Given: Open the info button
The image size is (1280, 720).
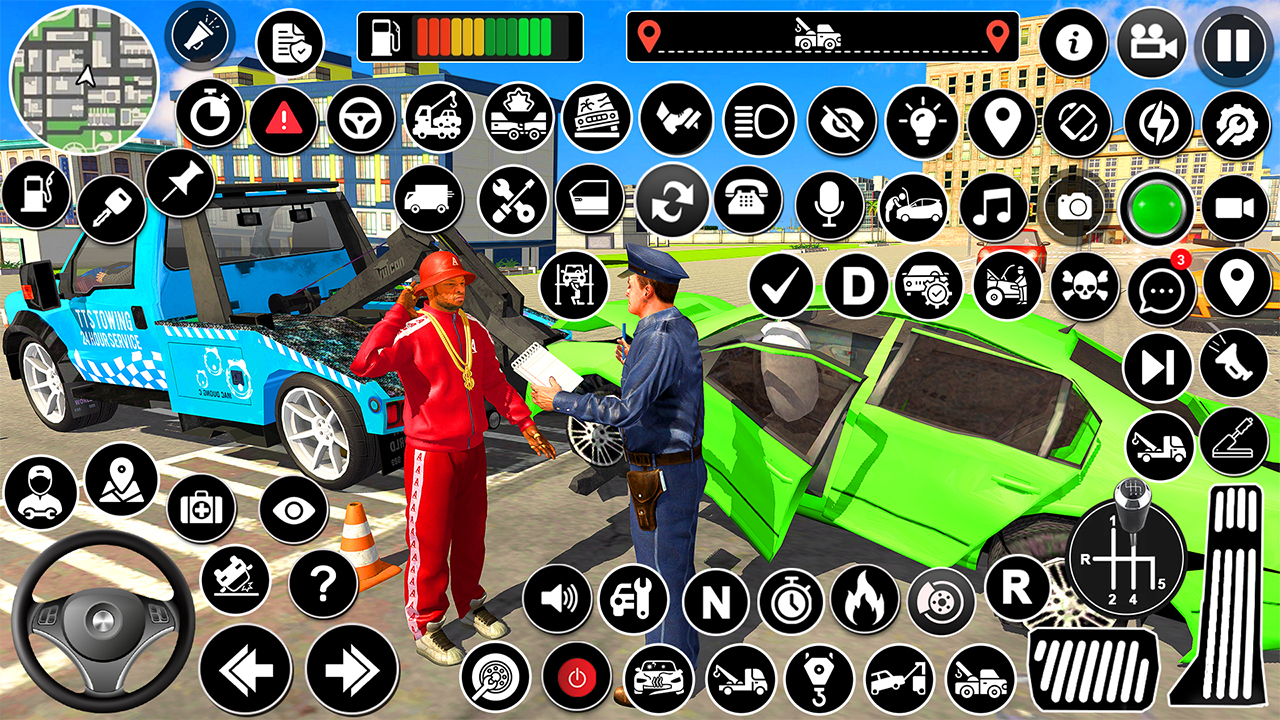Looking at the screenshot, I should 1074,44.
